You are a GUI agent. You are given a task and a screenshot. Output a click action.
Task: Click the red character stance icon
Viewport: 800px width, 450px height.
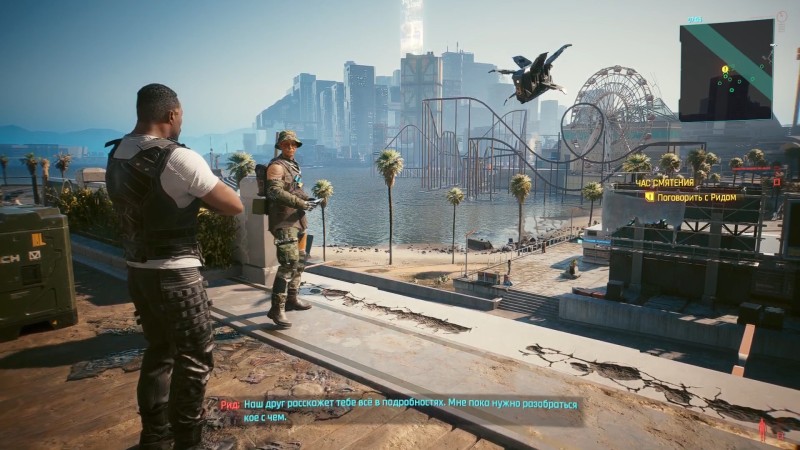click(763, 429)
